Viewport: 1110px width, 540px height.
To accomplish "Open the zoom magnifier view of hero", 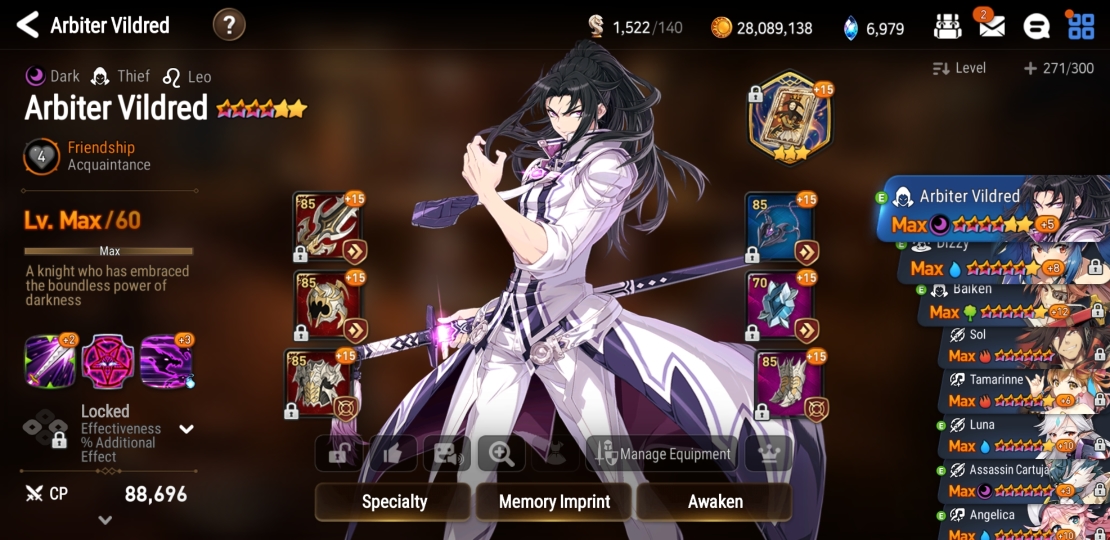I will (501, 454).
